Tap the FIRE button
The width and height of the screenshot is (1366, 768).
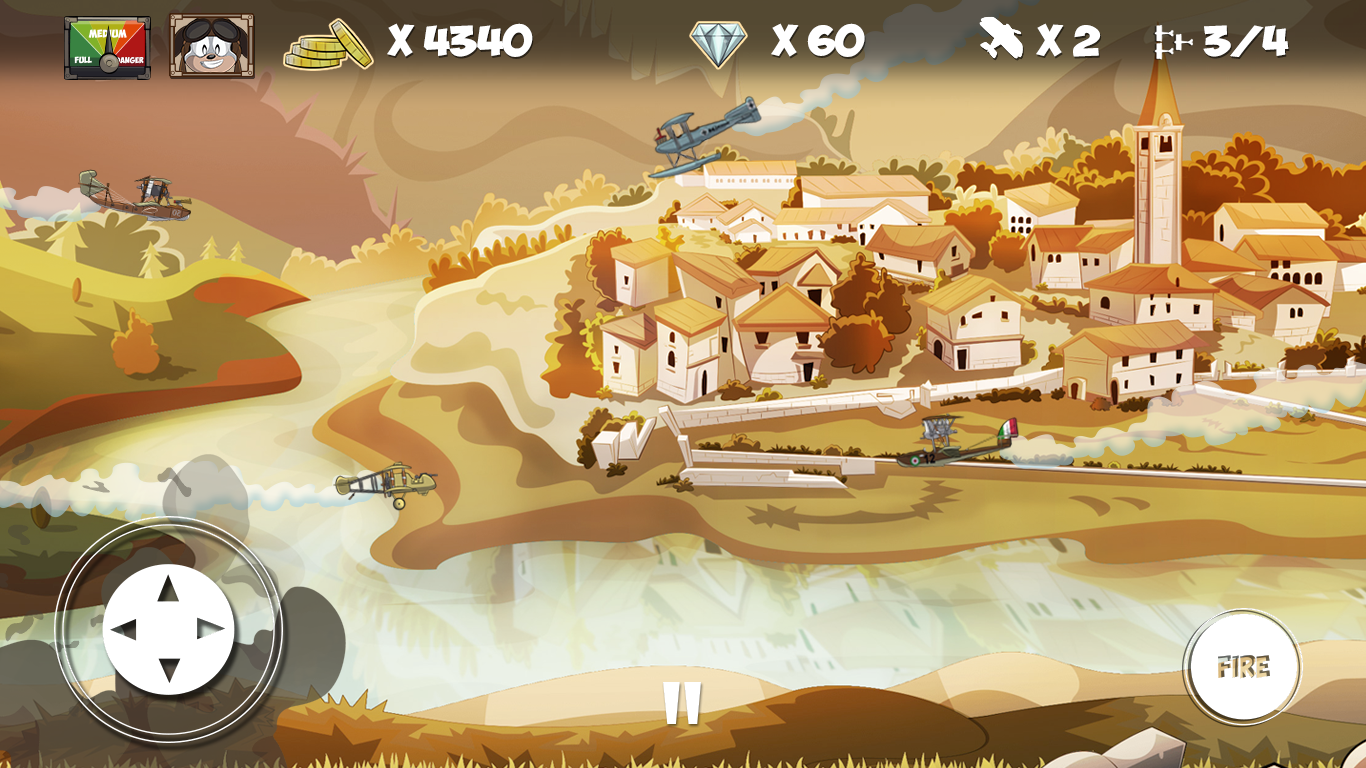(1242, 667)
